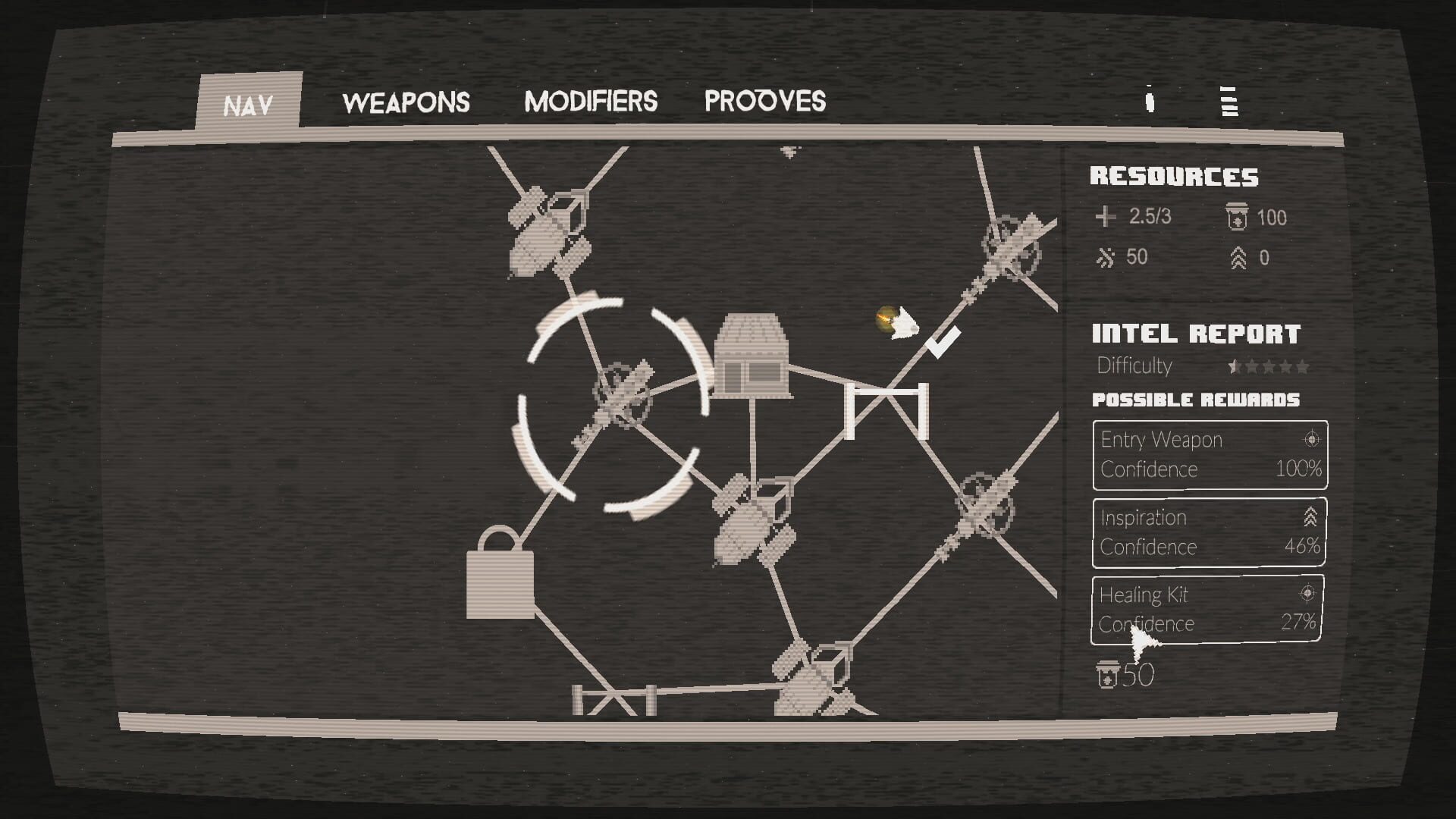Click the fence barrier node on the map
This screenshot has width=1456, height=819.
coord(886,412)
